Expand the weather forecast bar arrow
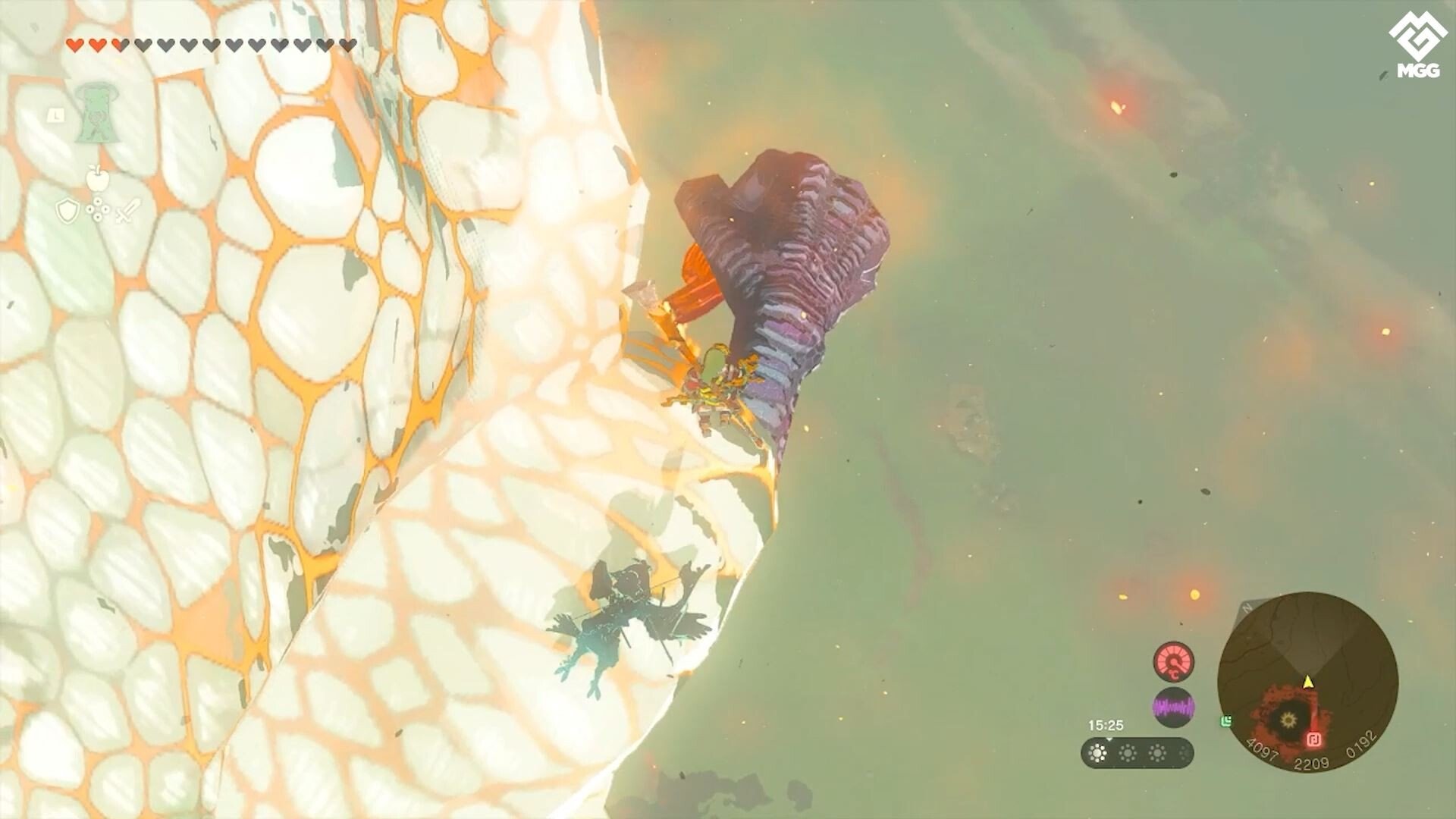Image resolution: width=1456 pixels, height=819 pixels. tap(1110, 739)
